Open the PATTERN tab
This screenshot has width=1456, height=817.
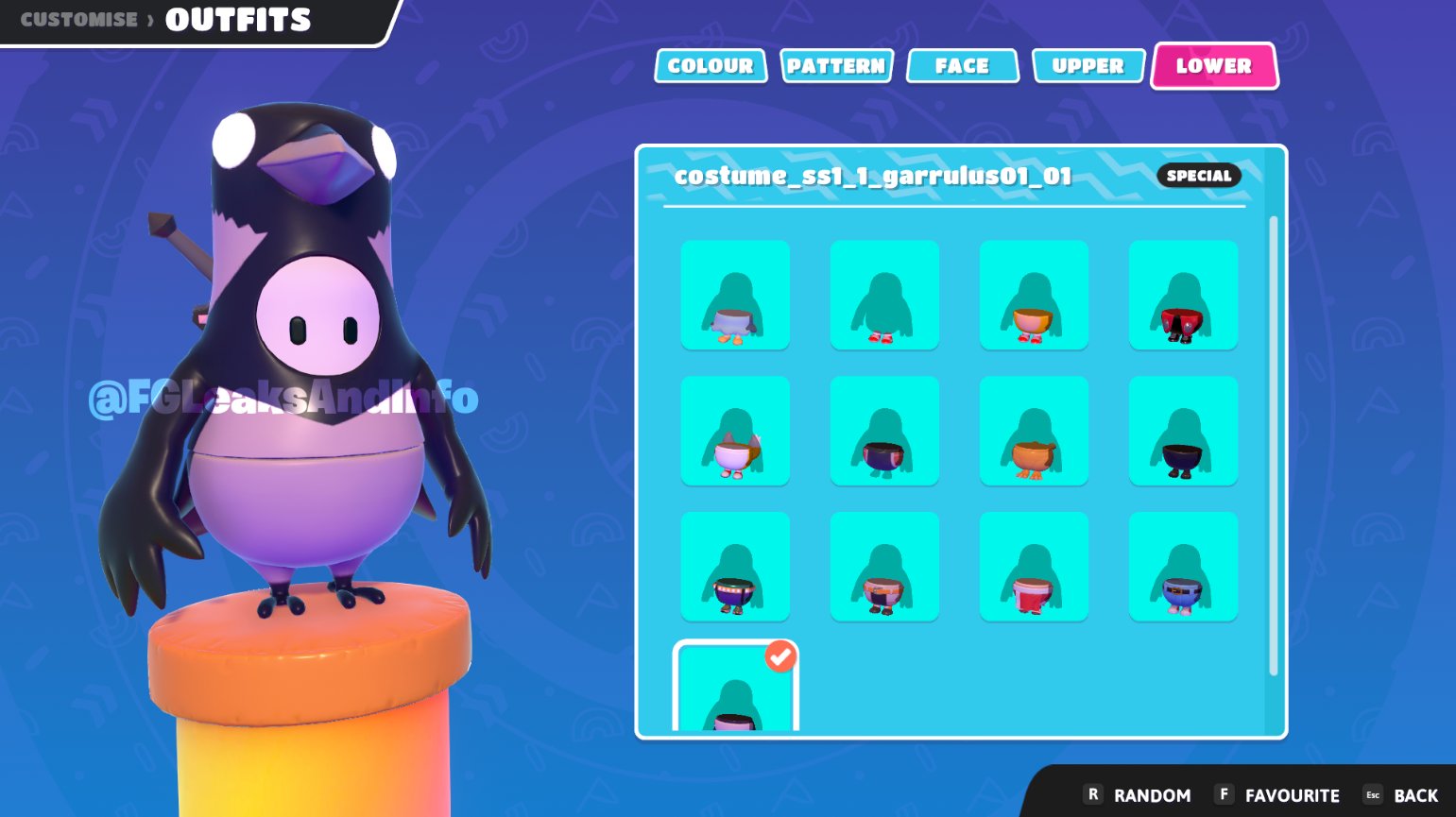[x=837, y=65]
